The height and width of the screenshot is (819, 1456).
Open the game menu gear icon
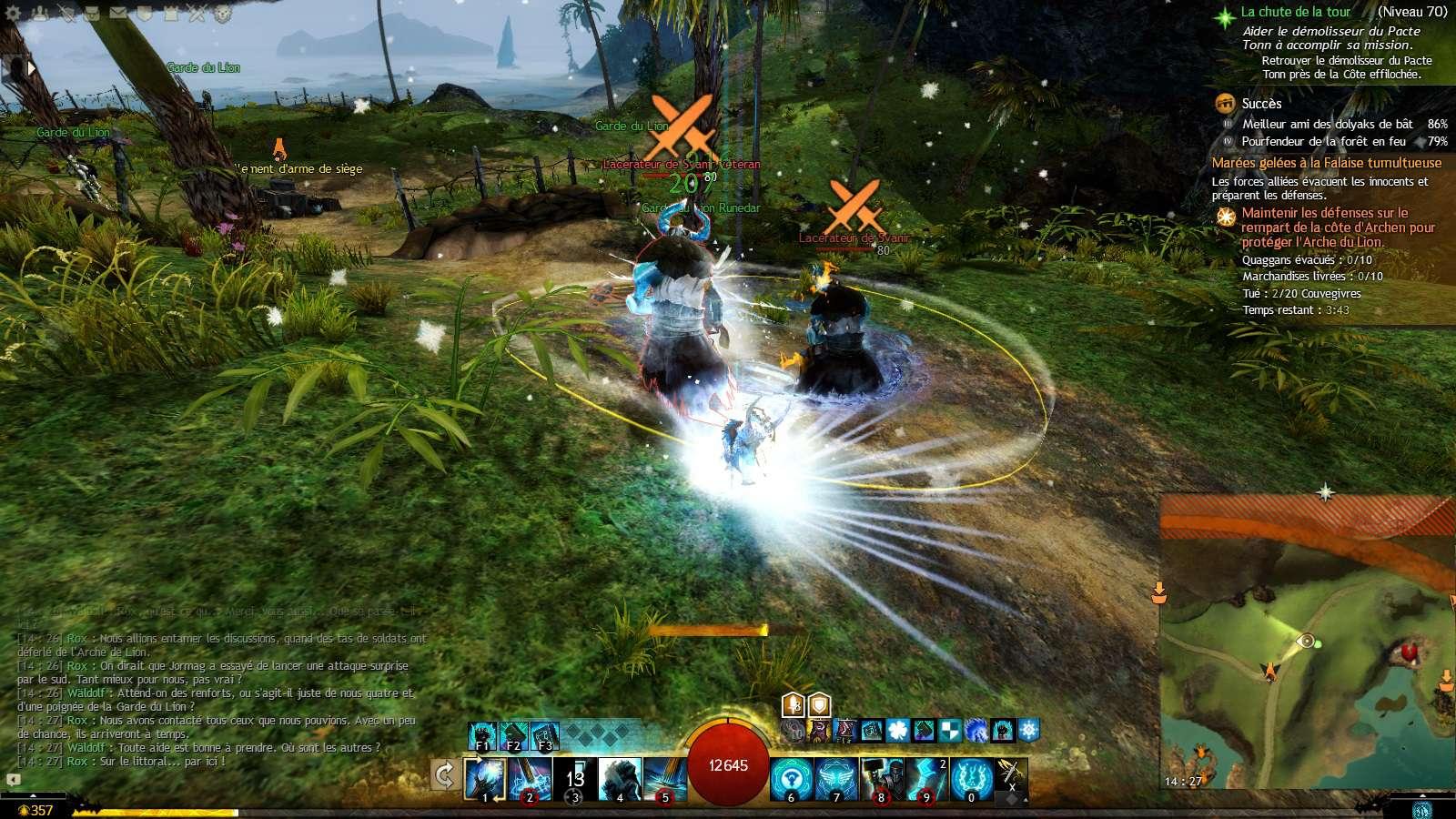[14, 14]
